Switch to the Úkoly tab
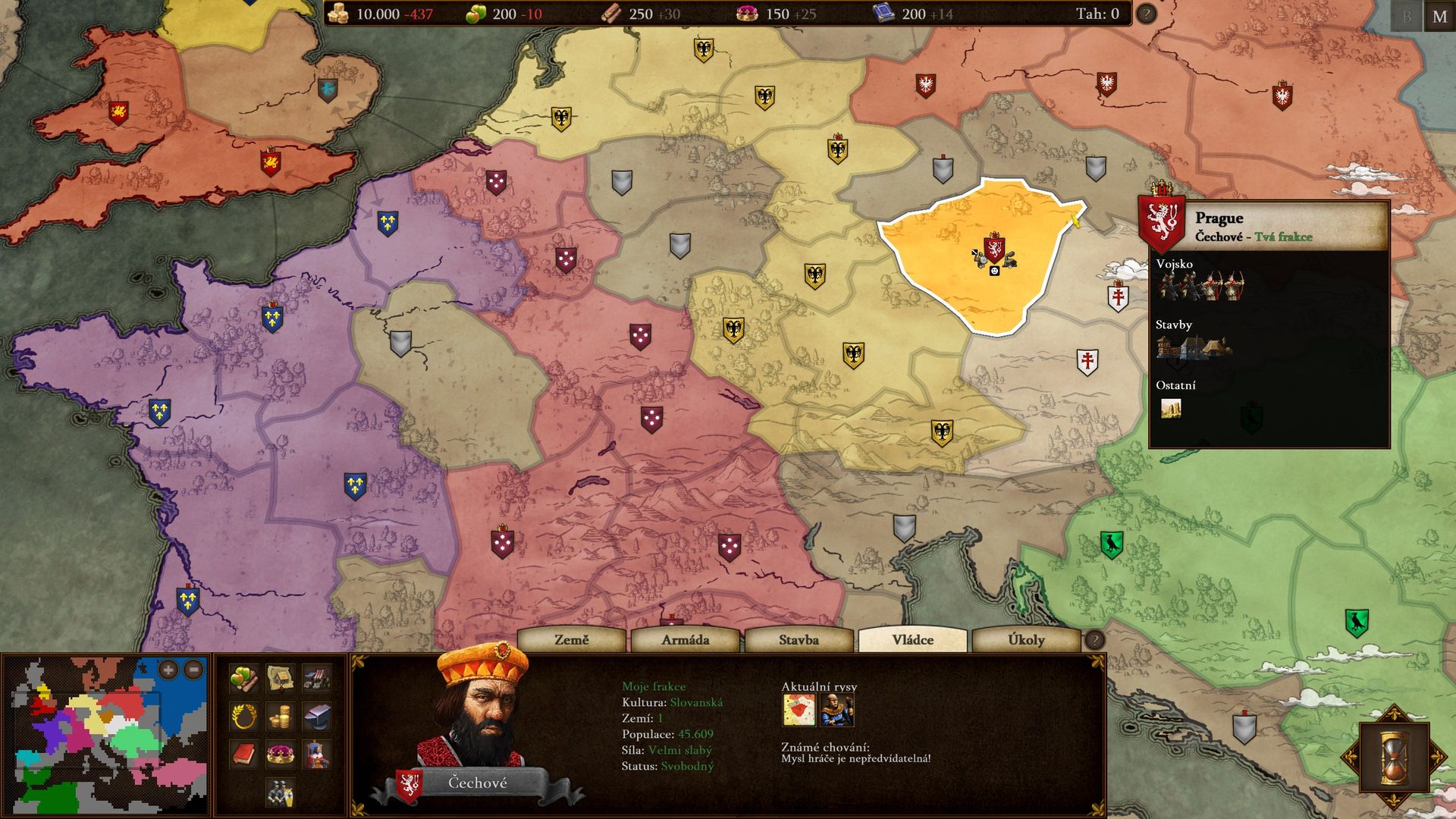 point(1026,640)
